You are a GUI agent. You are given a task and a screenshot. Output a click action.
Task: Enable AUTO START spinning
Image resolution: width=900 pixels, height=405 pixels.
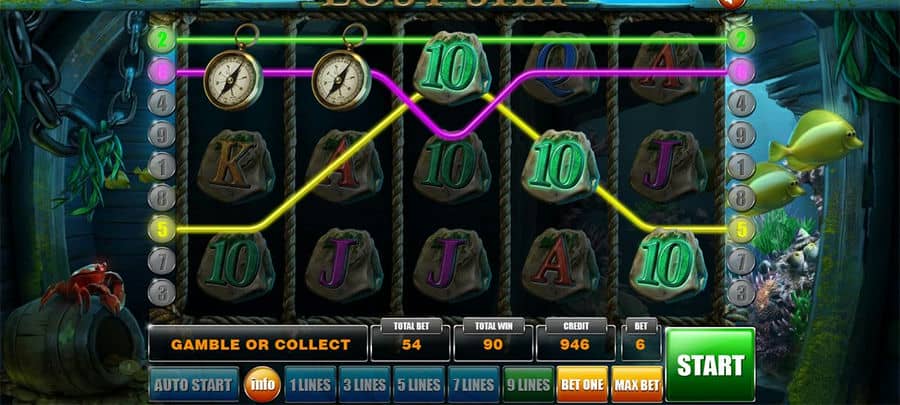(195, 384)
